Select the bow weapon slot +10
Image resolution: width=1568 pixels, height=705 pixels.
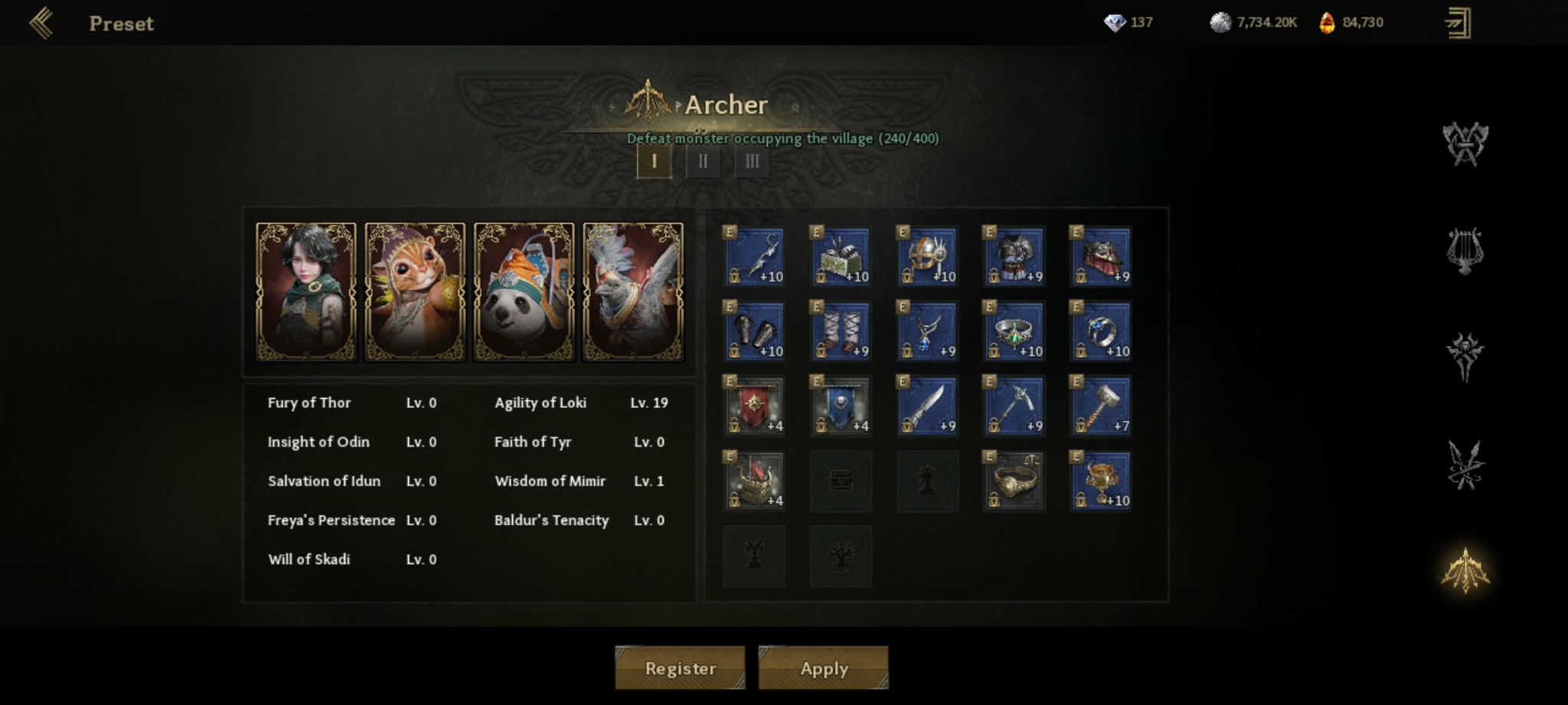[754, 256]
